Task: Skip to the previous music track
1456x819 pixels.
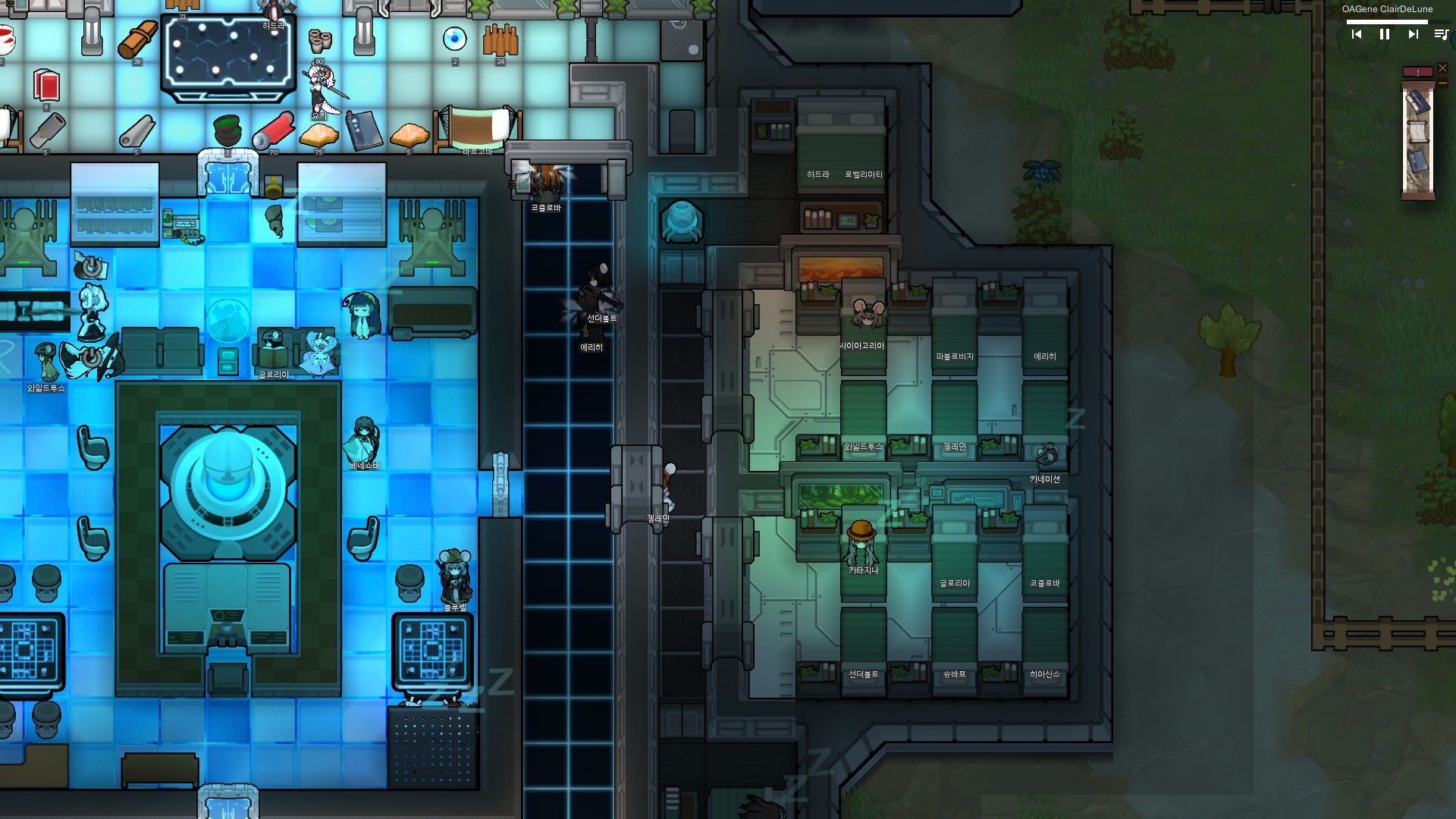Action: (x=1357, y=34)
